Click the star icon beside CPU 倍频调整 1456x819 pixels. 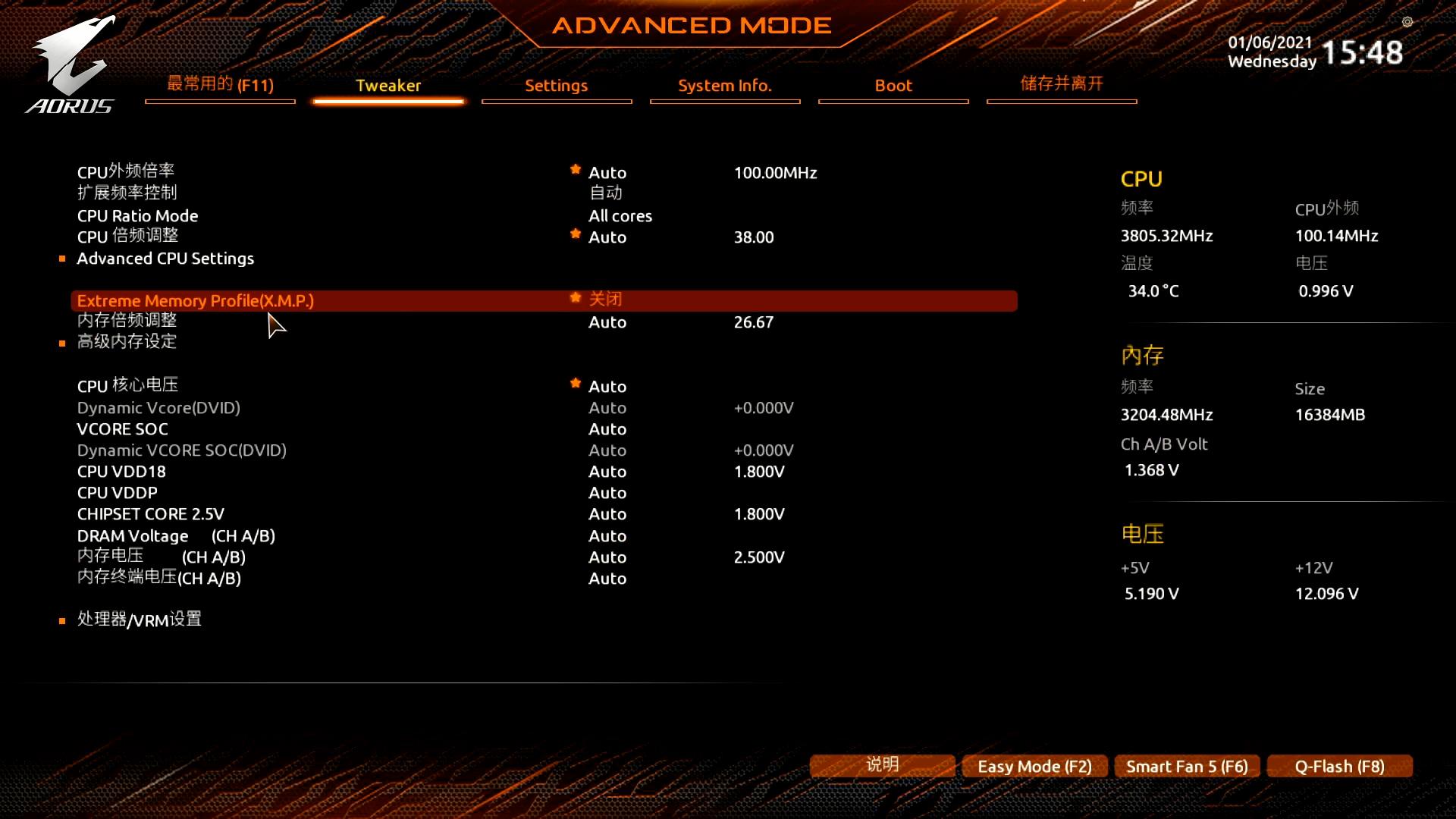(576, 234)
